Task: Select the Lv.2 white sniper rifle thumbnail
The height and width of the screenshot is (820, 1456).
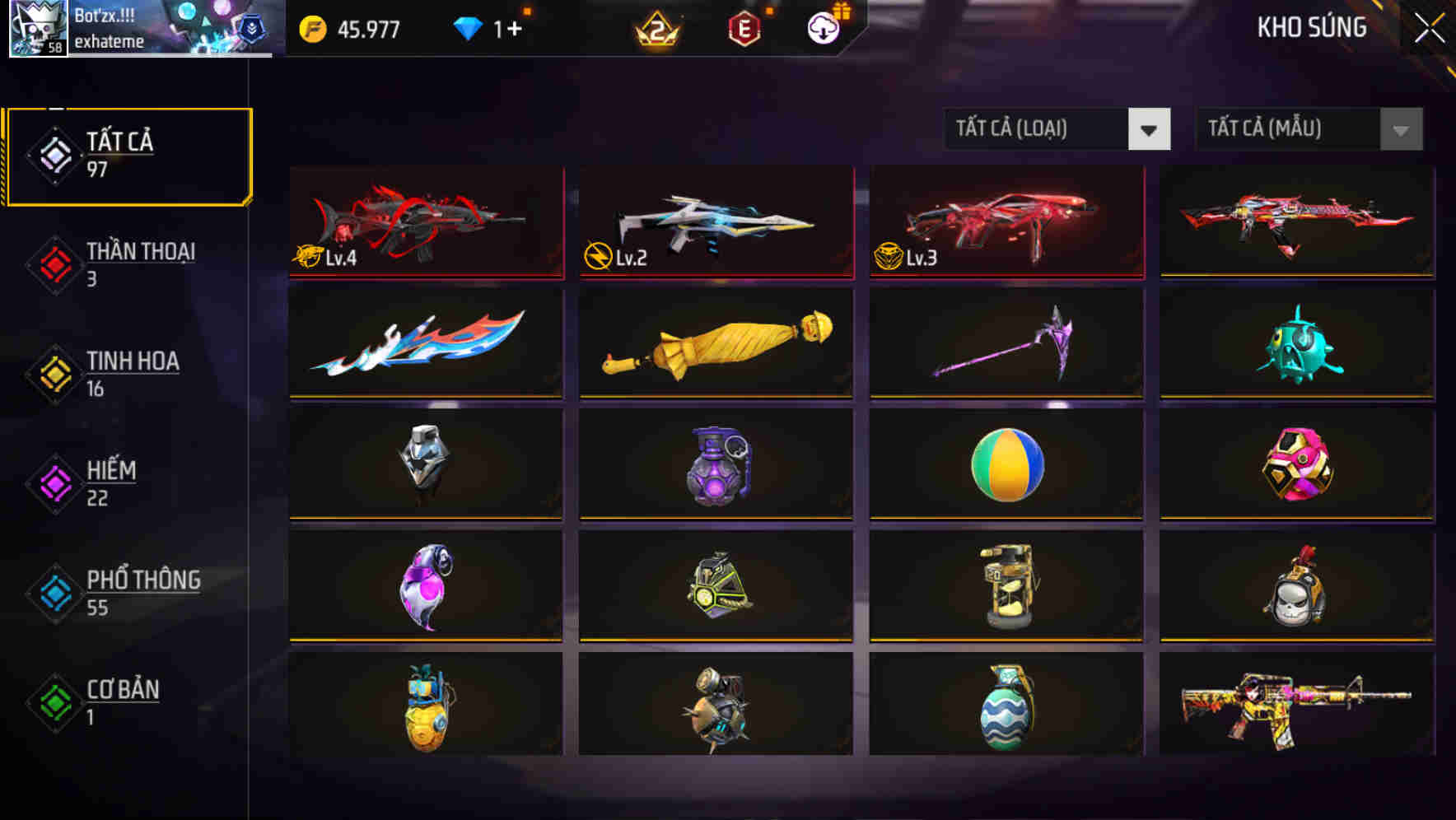Action: click(x=714, y=222)
